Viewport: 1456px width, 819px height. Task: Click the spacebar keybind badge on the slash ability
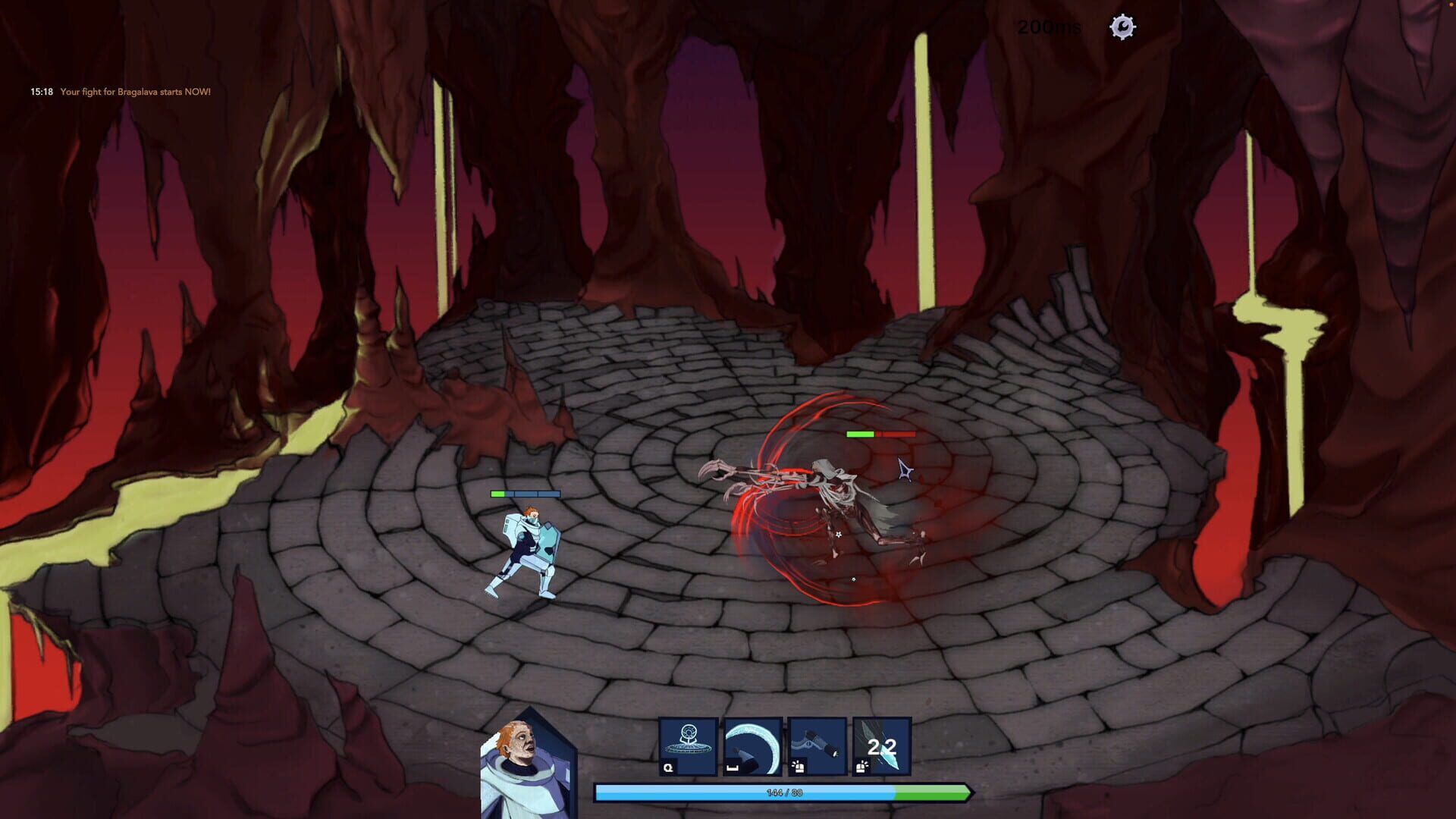(733, 768)
